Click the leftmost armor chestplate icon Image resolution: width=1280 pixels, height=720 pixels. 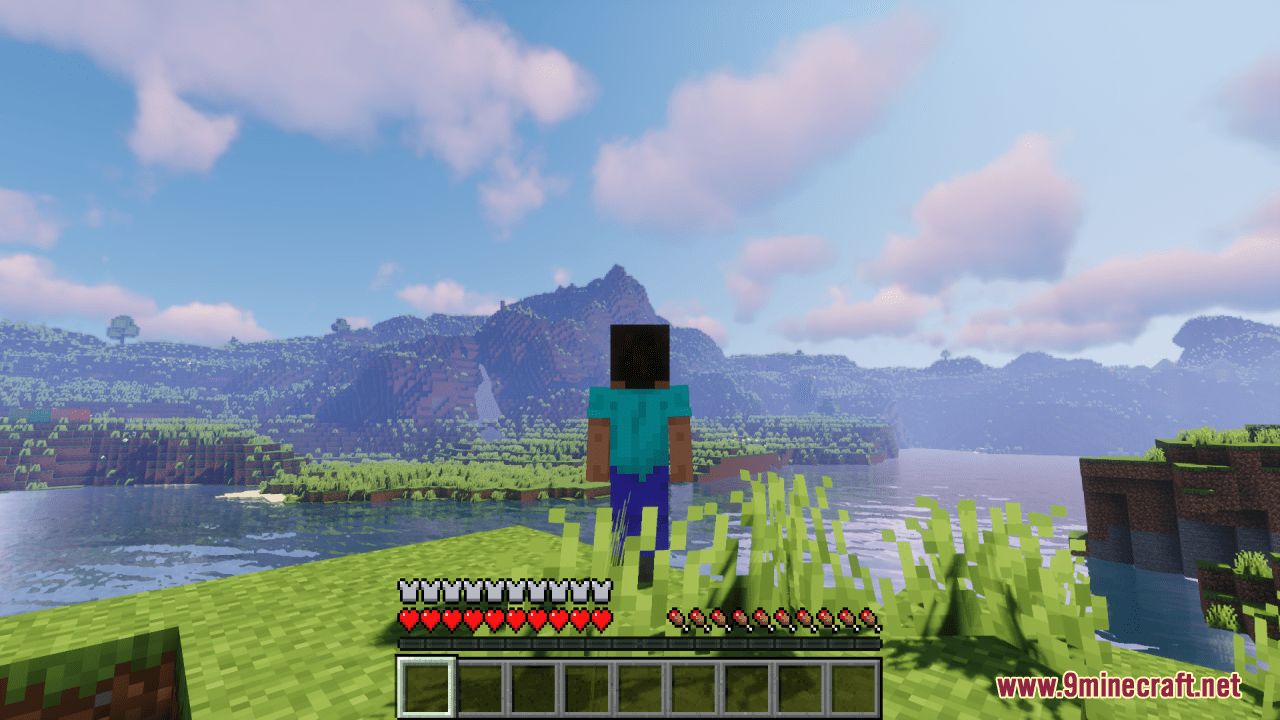click(406, 590)
